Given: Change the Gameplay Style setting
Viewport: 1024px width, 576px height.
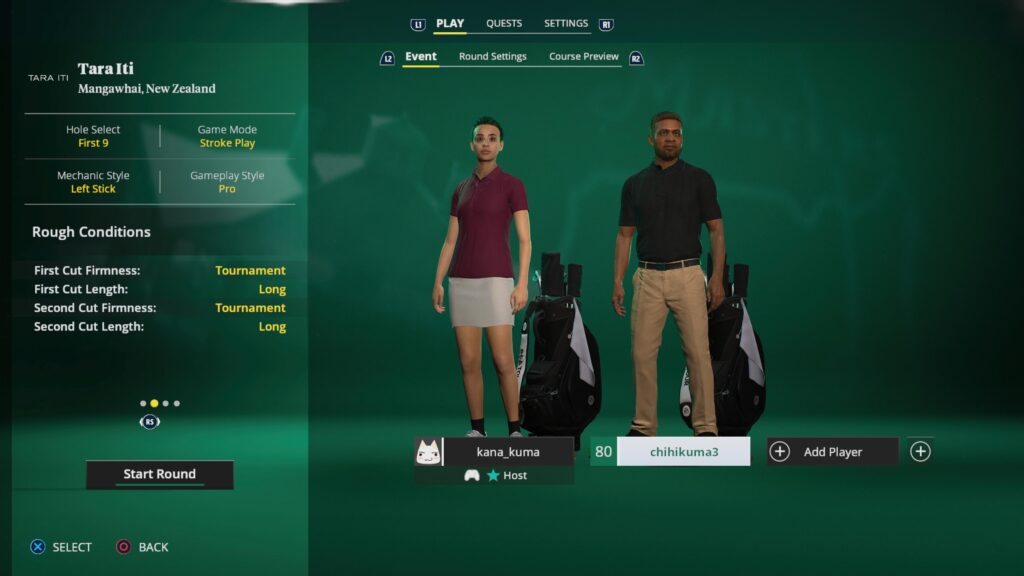Looking at the screenshot, I should tap(227, 182).
